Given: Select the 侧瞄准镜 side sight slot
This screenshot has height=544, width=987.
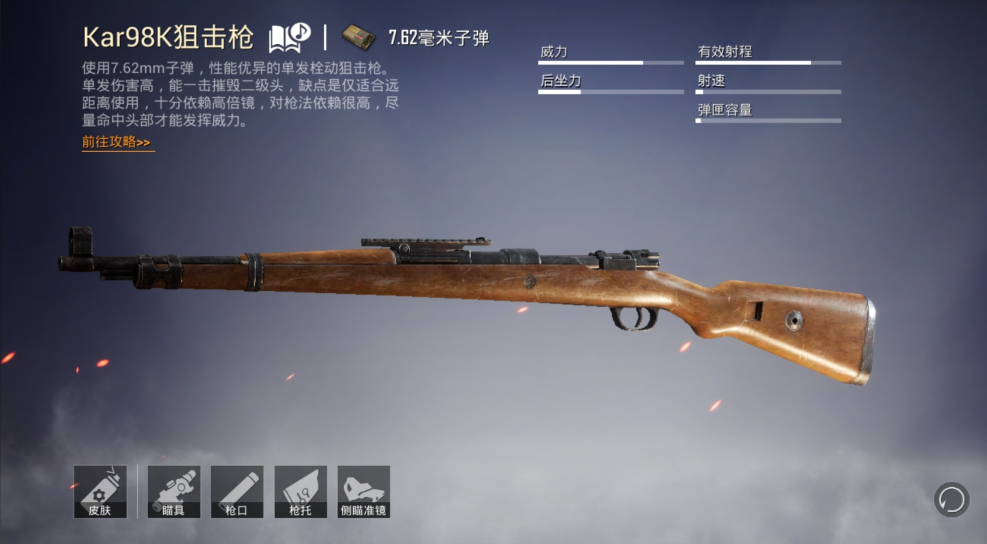Looking at the screenshot, I should pos(363,492).
